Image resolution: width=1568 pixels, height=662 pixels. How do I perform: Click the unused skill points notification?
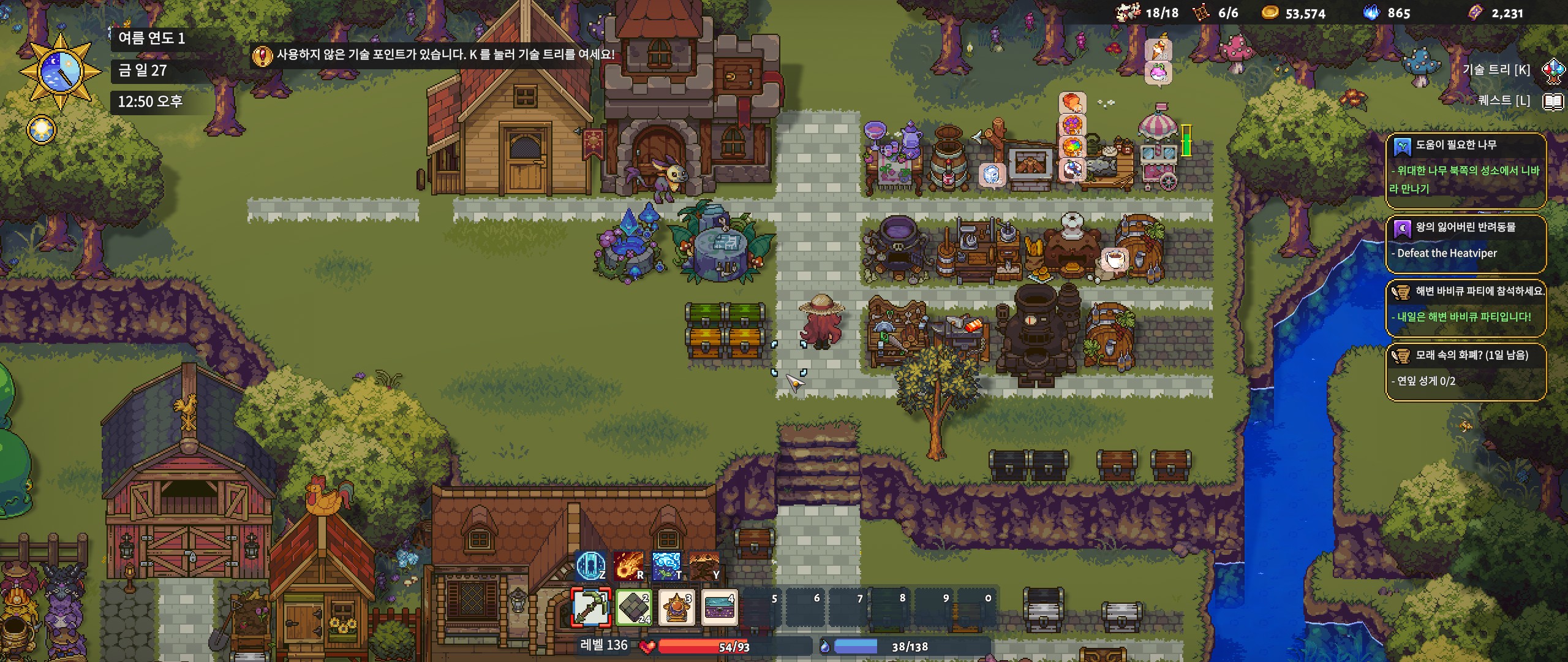pyautogui.click(x=434, y=55)
